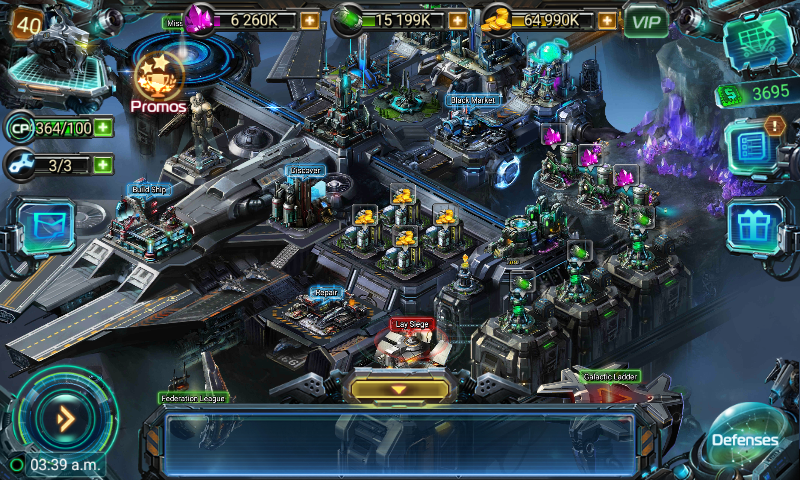Image resolution: width=800 pixels, height=480 pixels.
Task: Choose the Lay Siege label
Action: pyautogui.click(x=412, y=325)
